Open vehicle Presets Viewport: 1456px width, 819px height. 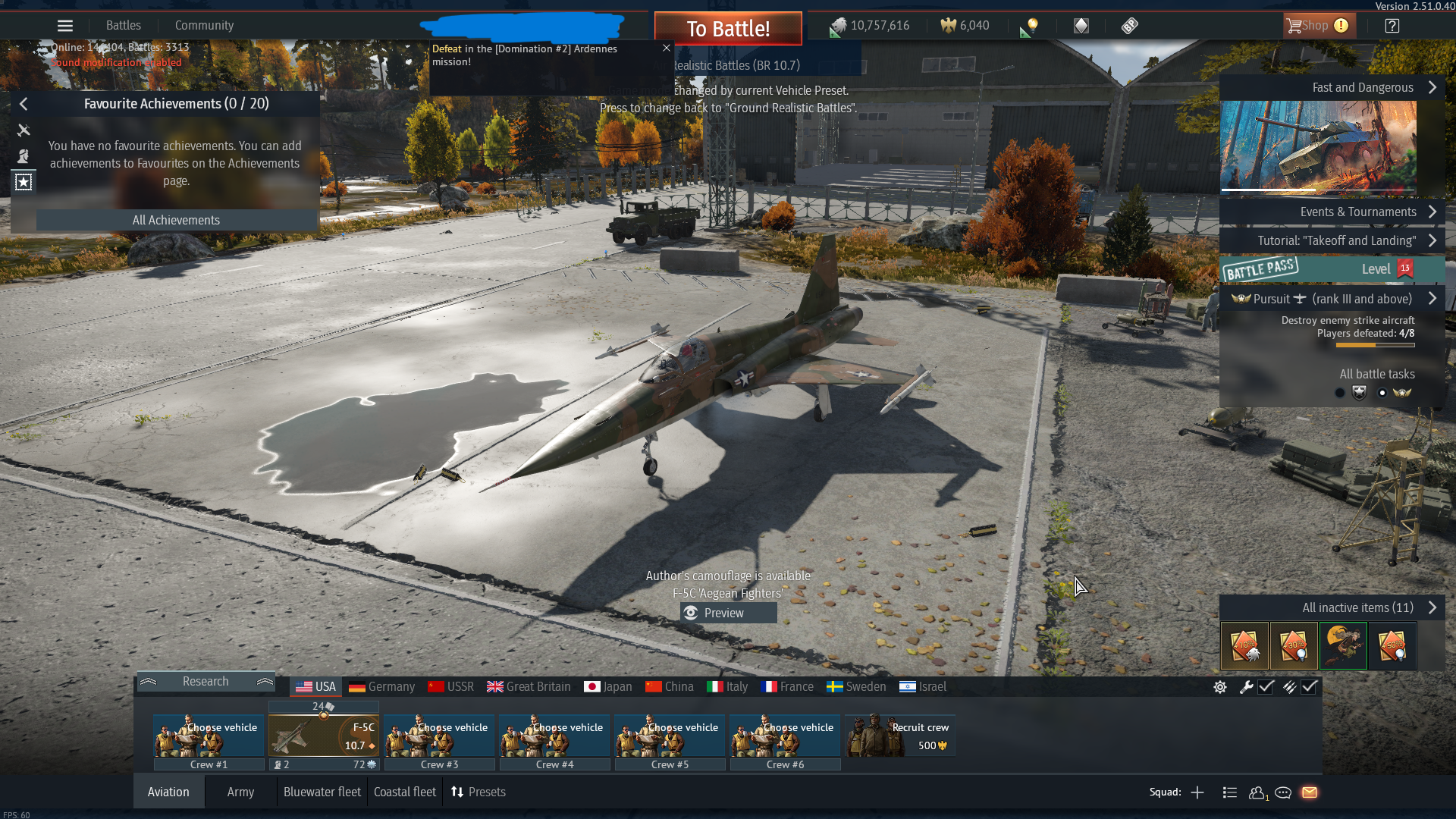click(479, 792)
